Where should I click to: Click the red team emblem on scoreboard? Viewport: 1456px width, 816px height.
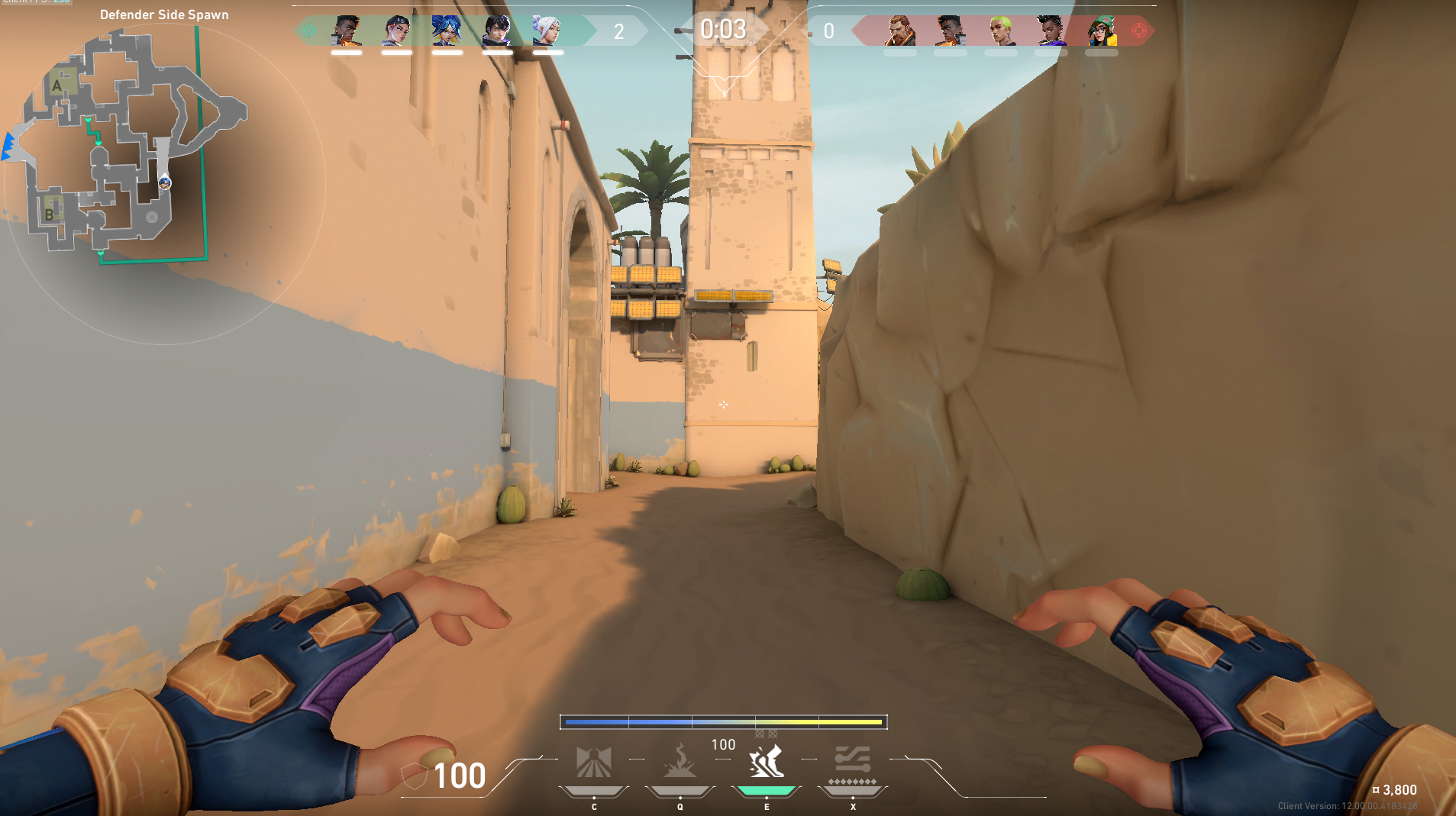[x=1138, y=31]
